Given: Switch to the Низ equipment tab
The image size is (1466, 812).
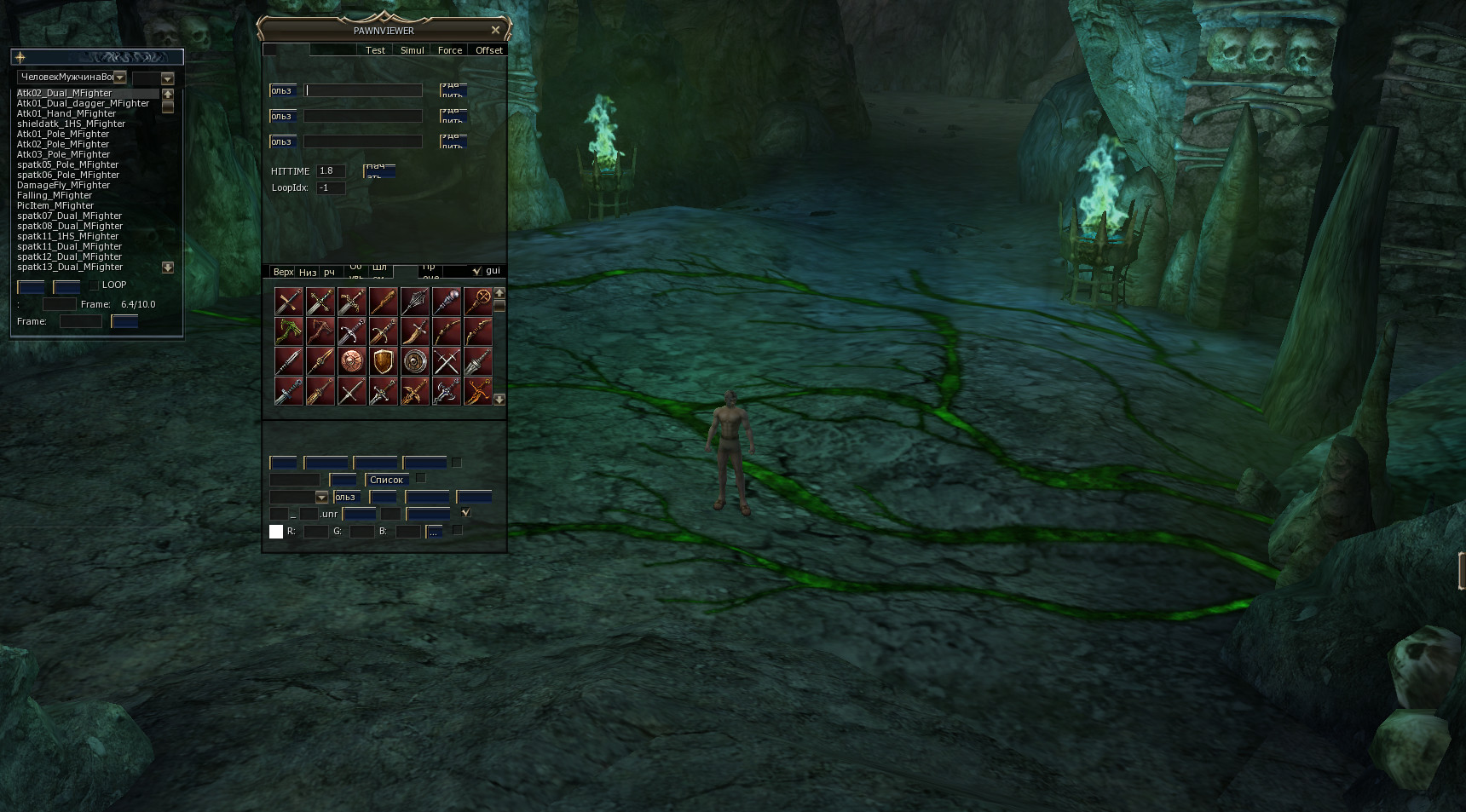Looking at the screenshot, I should 308,272.
